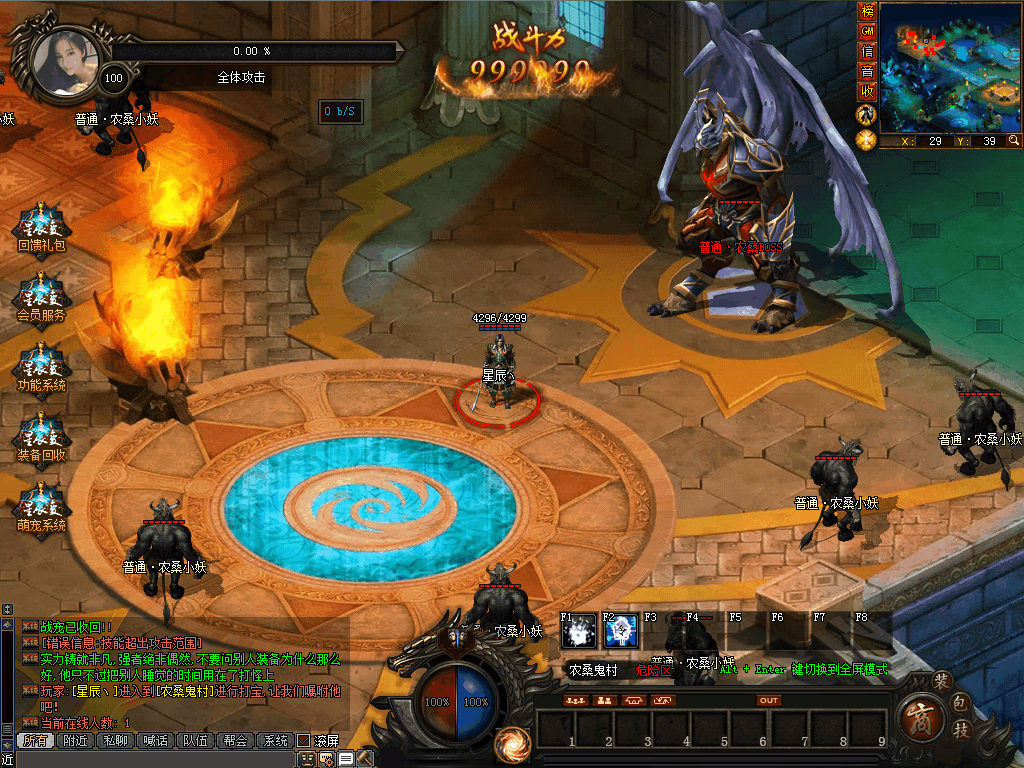Toggle the 滚屏 scroll-screen checkbox
Viewport: 1024px width, 768px height.
(x=303, y=741)
